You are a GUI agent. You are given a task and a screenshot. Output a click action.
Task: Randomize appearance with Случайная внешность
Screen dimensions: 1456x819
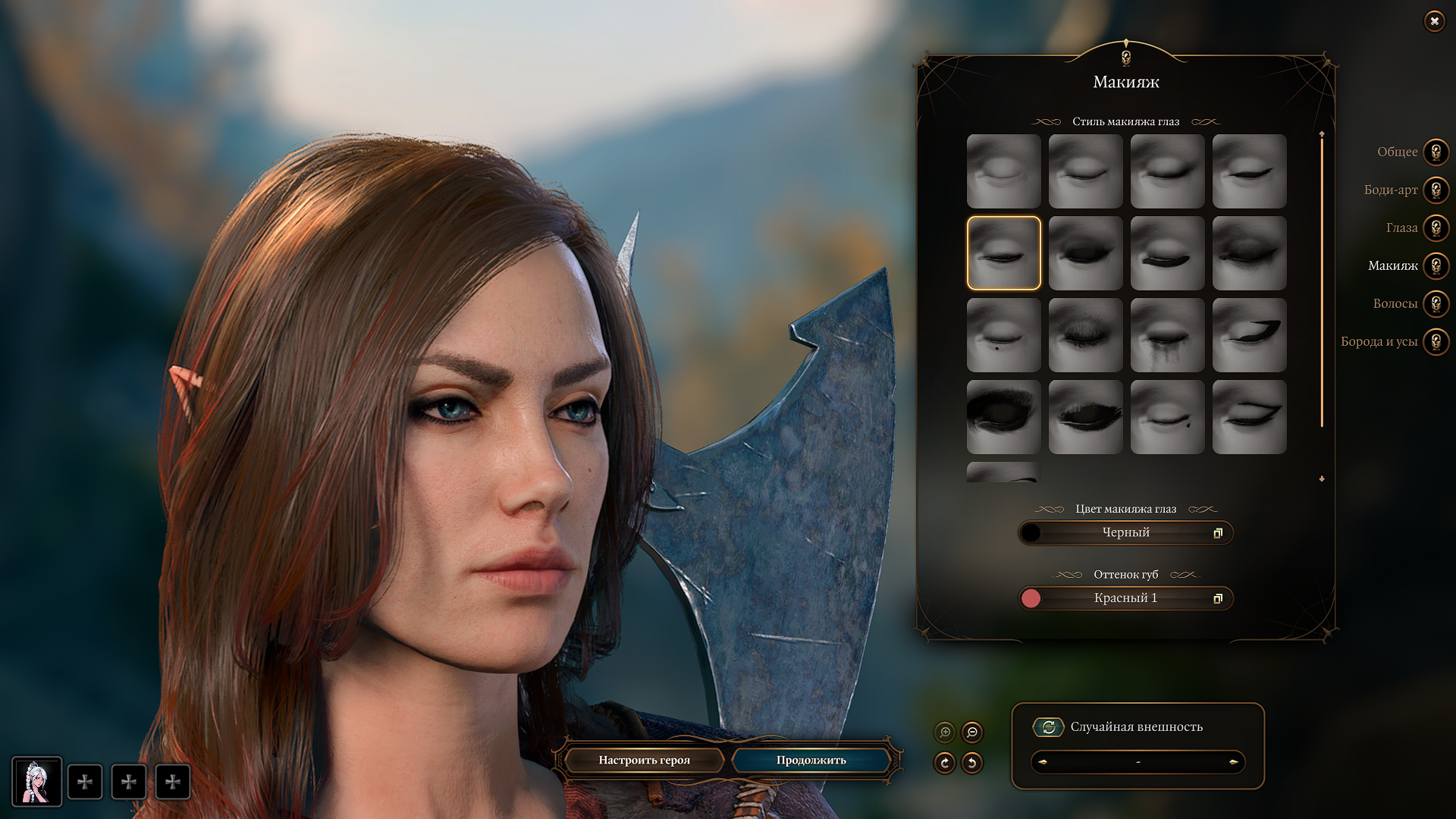coord(1049,727)
